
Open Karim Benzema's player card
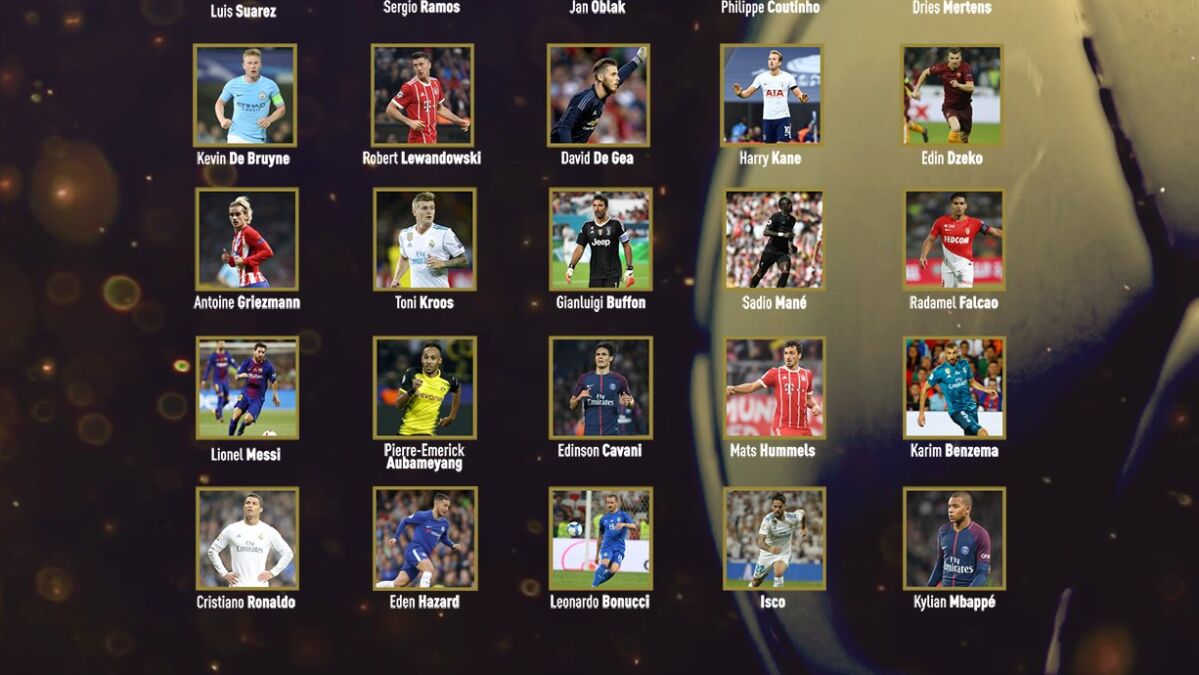pyautogui.click(x=954, y=387)
